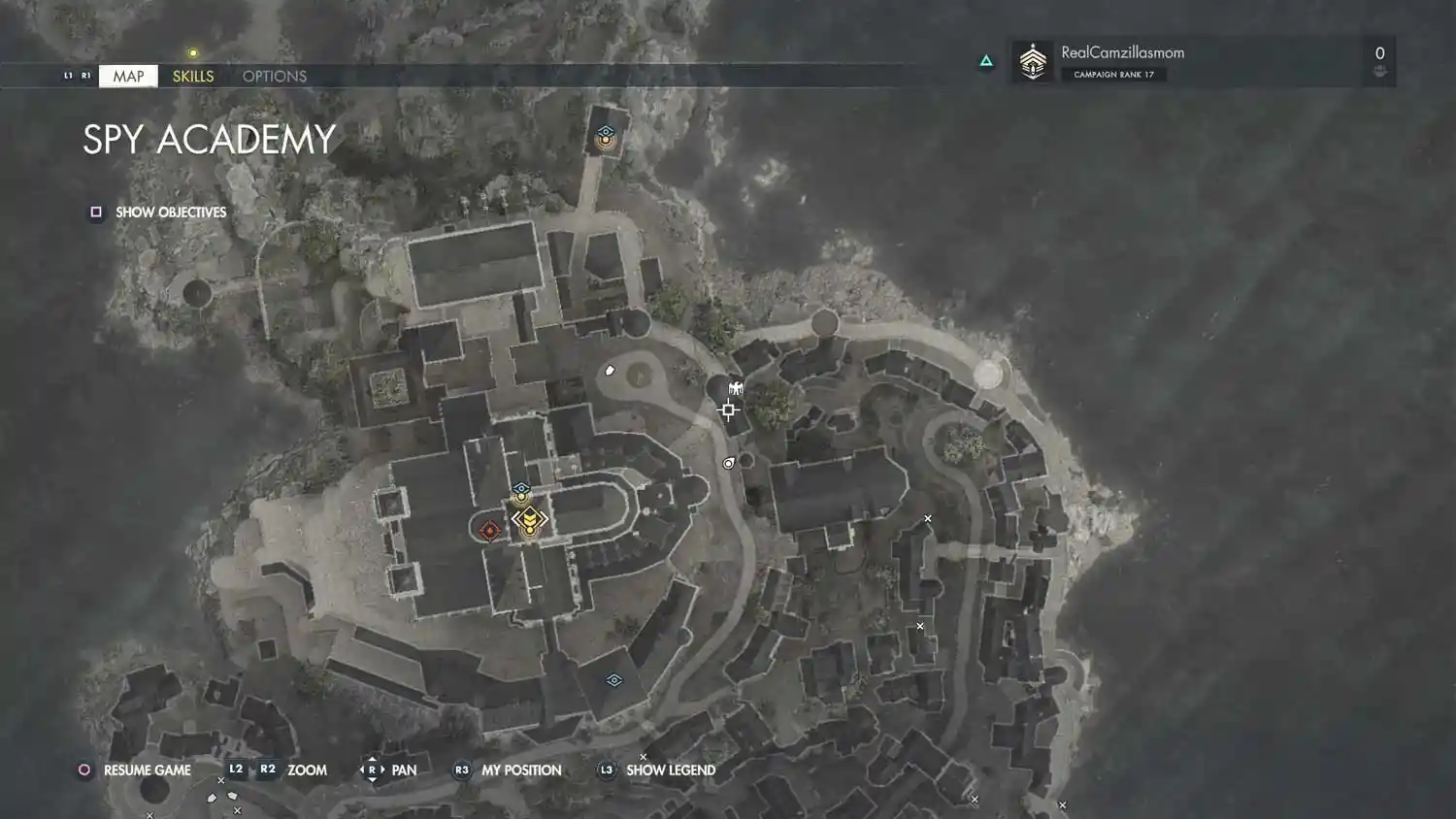This screenshot has width=1456, height=819.
Task: Choose the lone blue diamond marker on the southern rooftop
Action: 613,680
